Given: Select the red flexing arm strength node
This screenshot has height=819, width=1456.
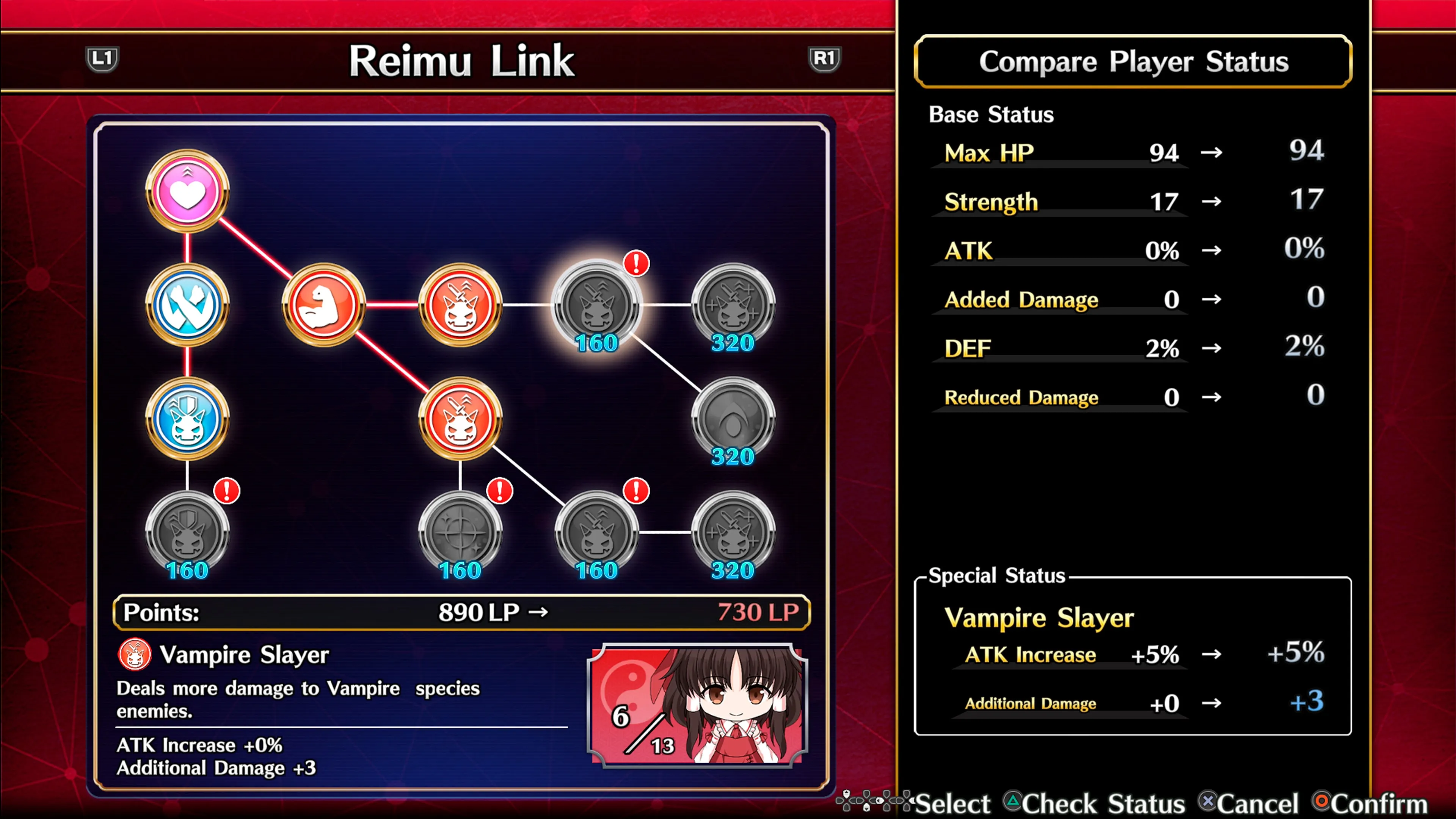Looking at the screenshot, I should tap(323, 305).
